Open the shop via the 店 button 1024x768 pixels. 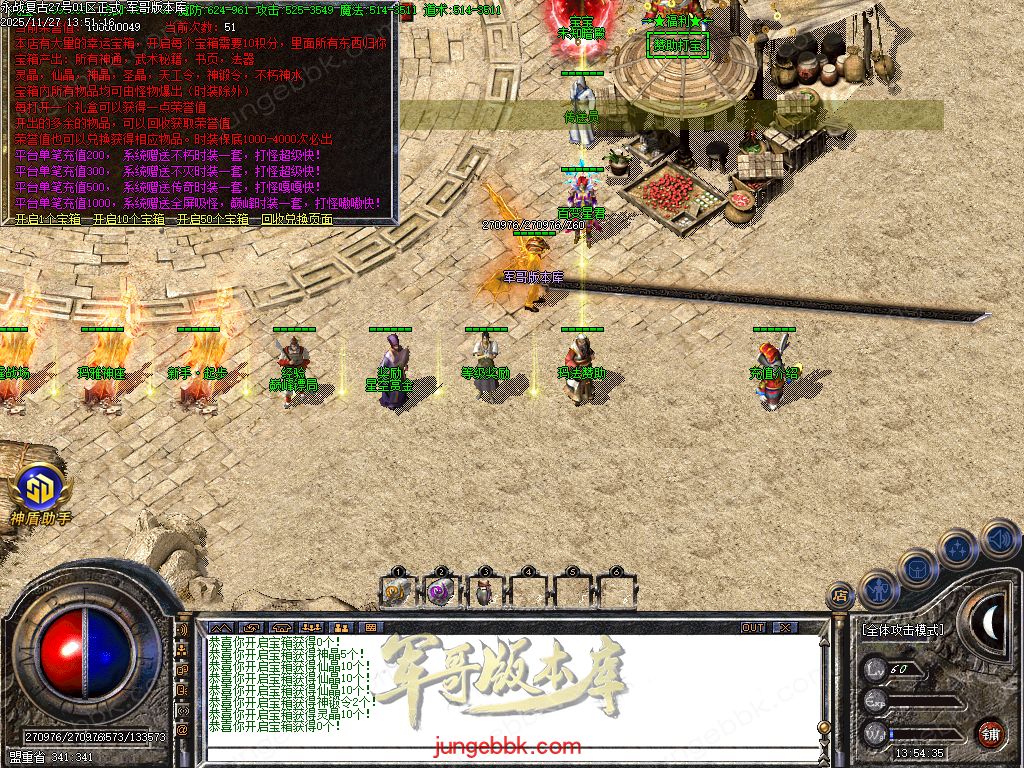[841, 596]
